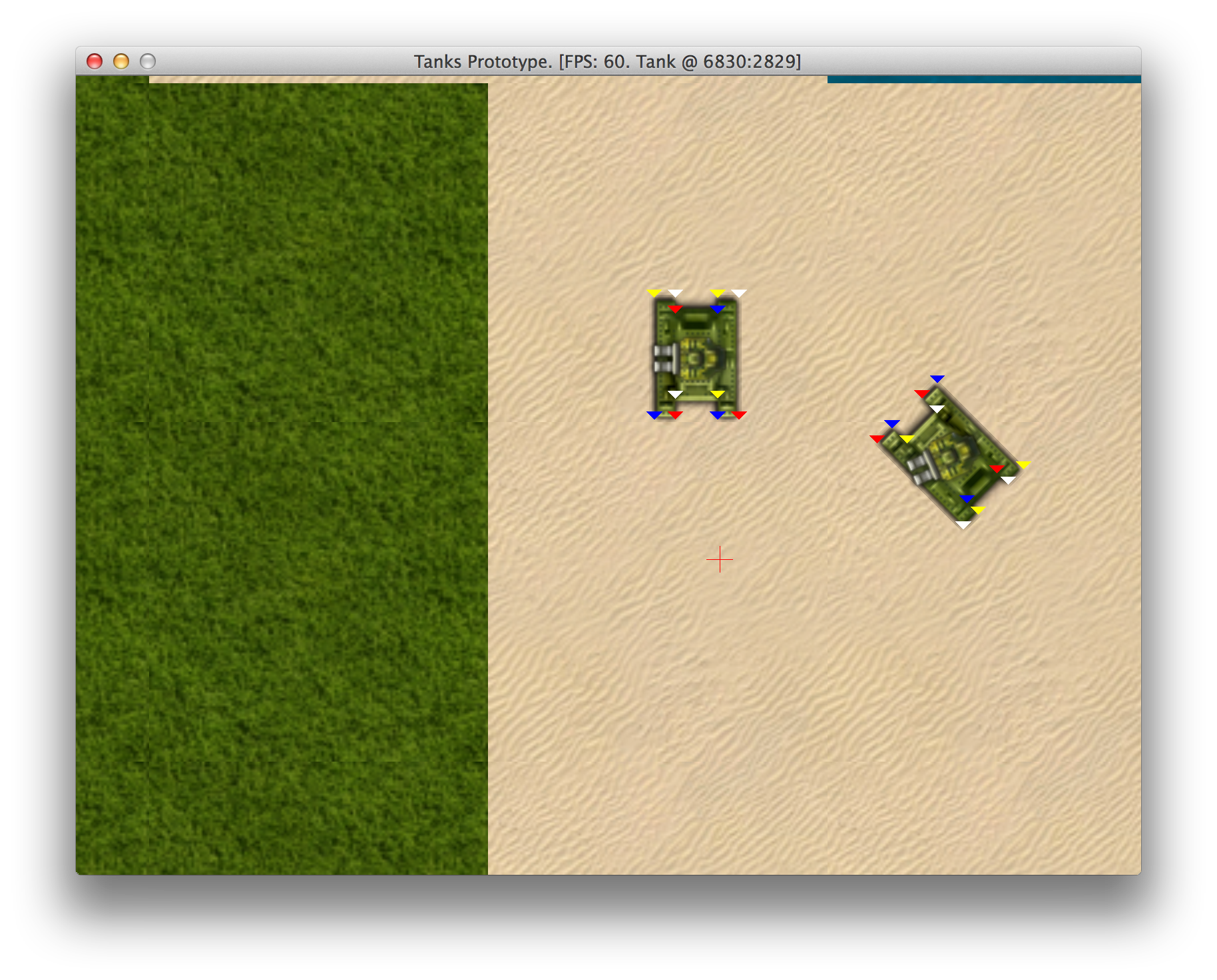The width and height of the screenshot is (1217, 980).
Task: Click the yellow minimize button in the title bar
Action: click(121, 61)
